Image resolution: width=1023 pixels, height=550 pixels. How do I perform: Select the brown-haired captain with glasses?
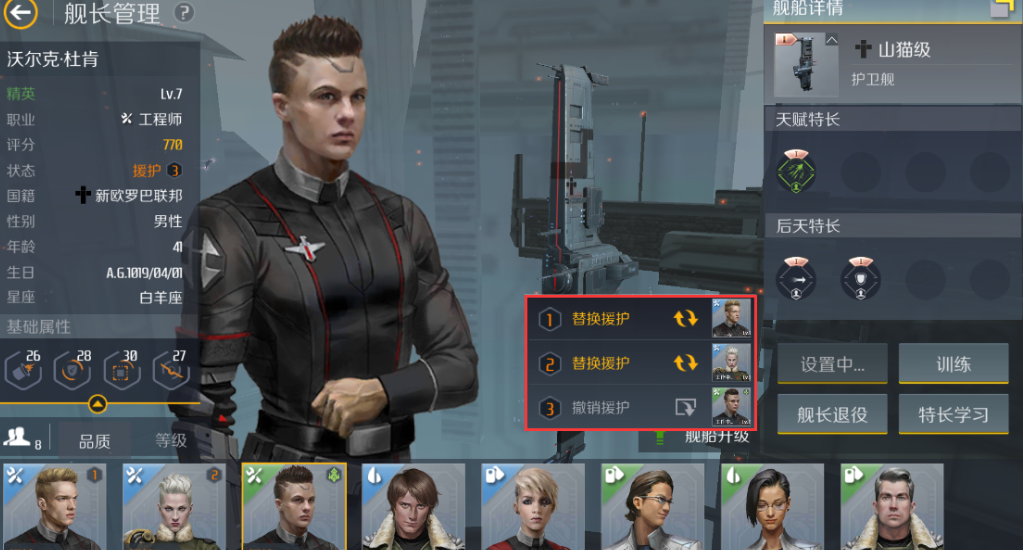(652, 506)
